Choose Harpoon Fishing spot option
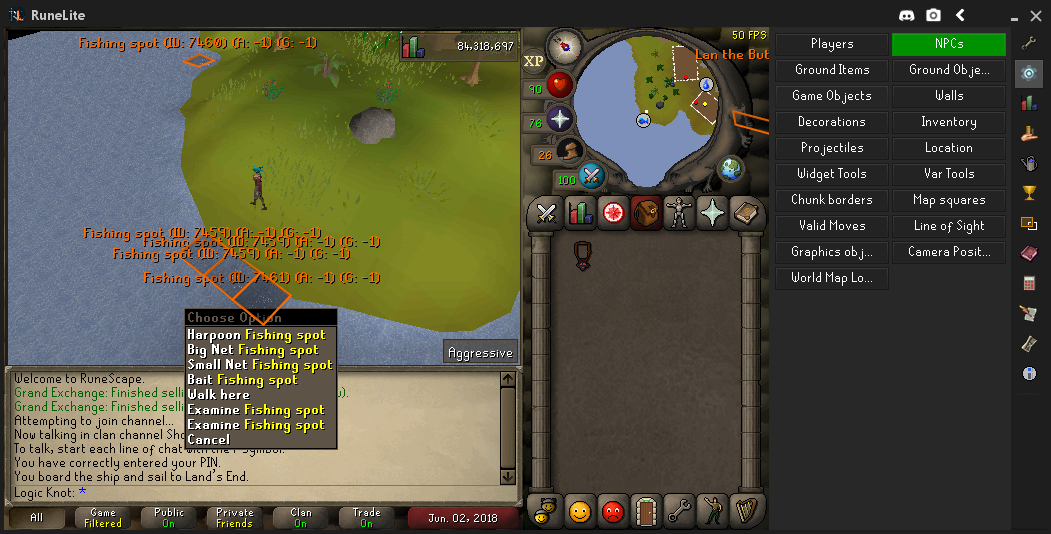This screenshot has width=1051, height=534. (x=256, y=335)
